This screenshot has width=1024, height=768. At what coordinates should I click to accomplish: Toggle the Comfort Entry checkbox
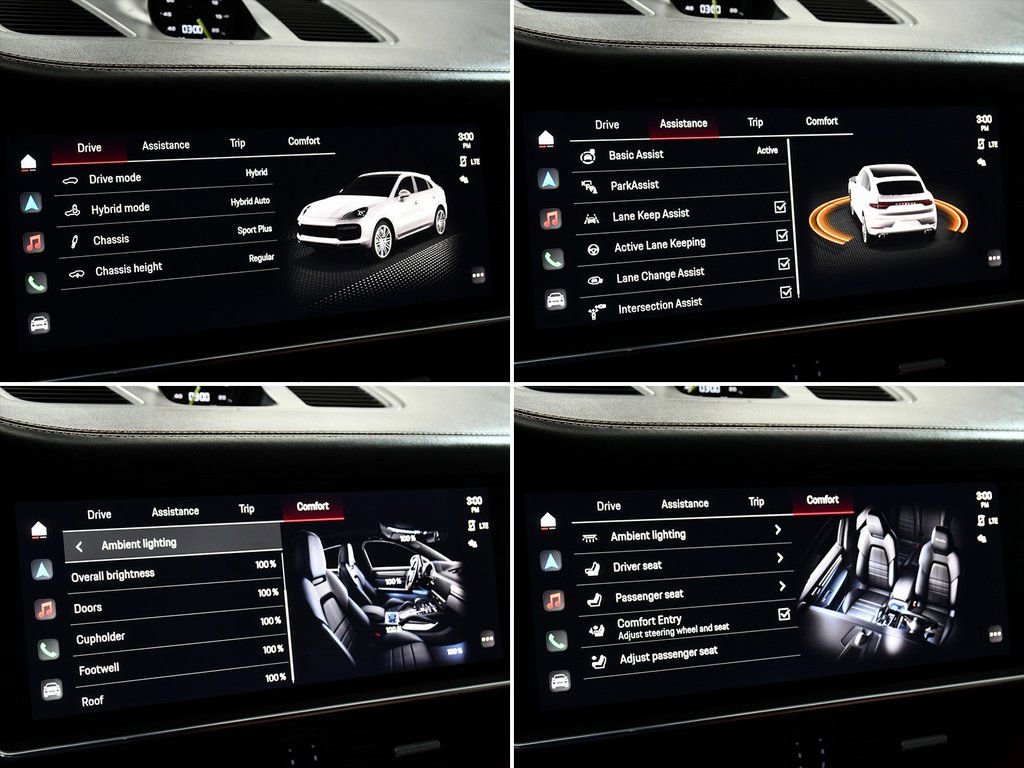pyautogui.click(x=784, y=614)
